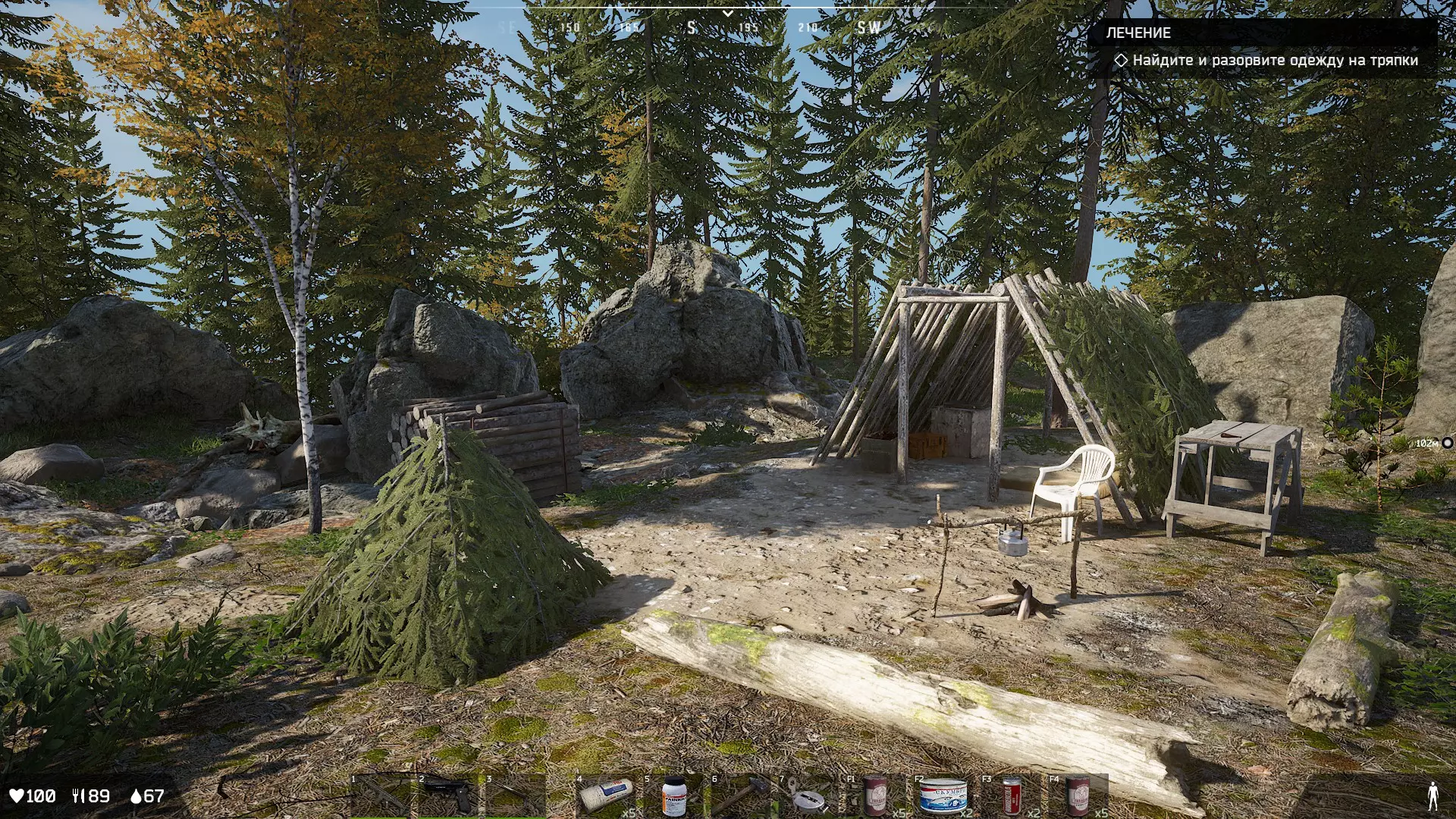
Task: Select the blue mackerel tin in slot F2
Action: pyautogui.click(x=943, y=796)
